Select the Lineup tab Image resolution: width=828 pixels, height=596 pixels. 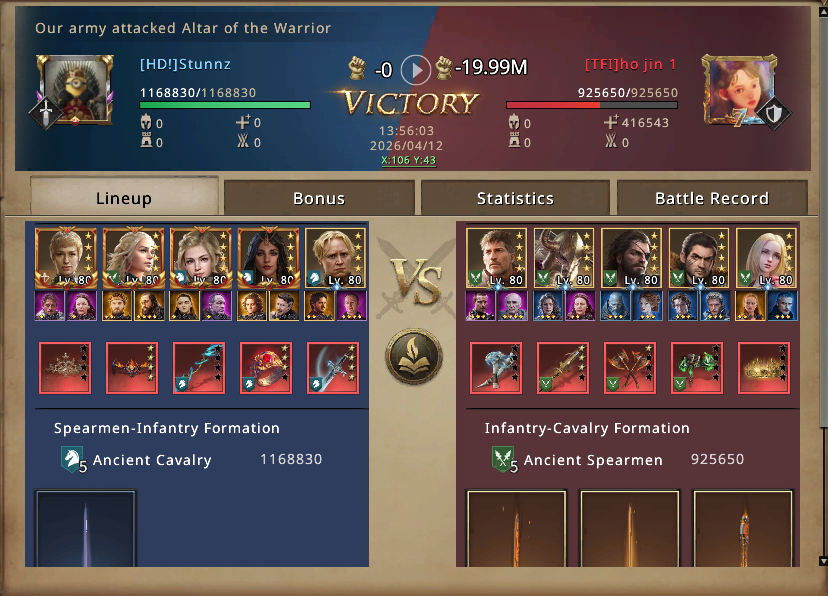tap(124, 198)
